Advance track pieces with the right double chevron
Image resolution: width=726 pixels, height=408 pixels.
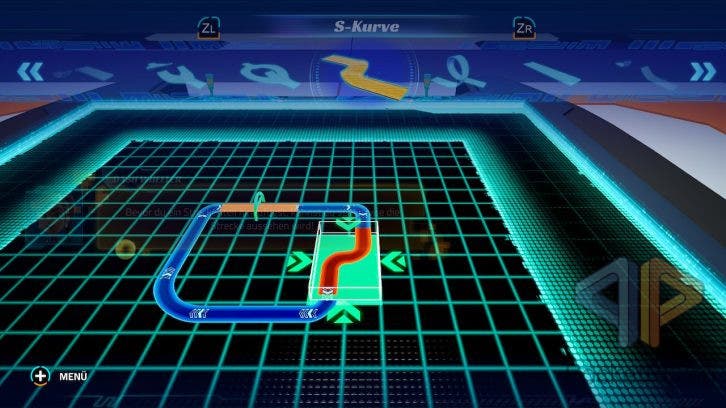[x=698, y=70]
